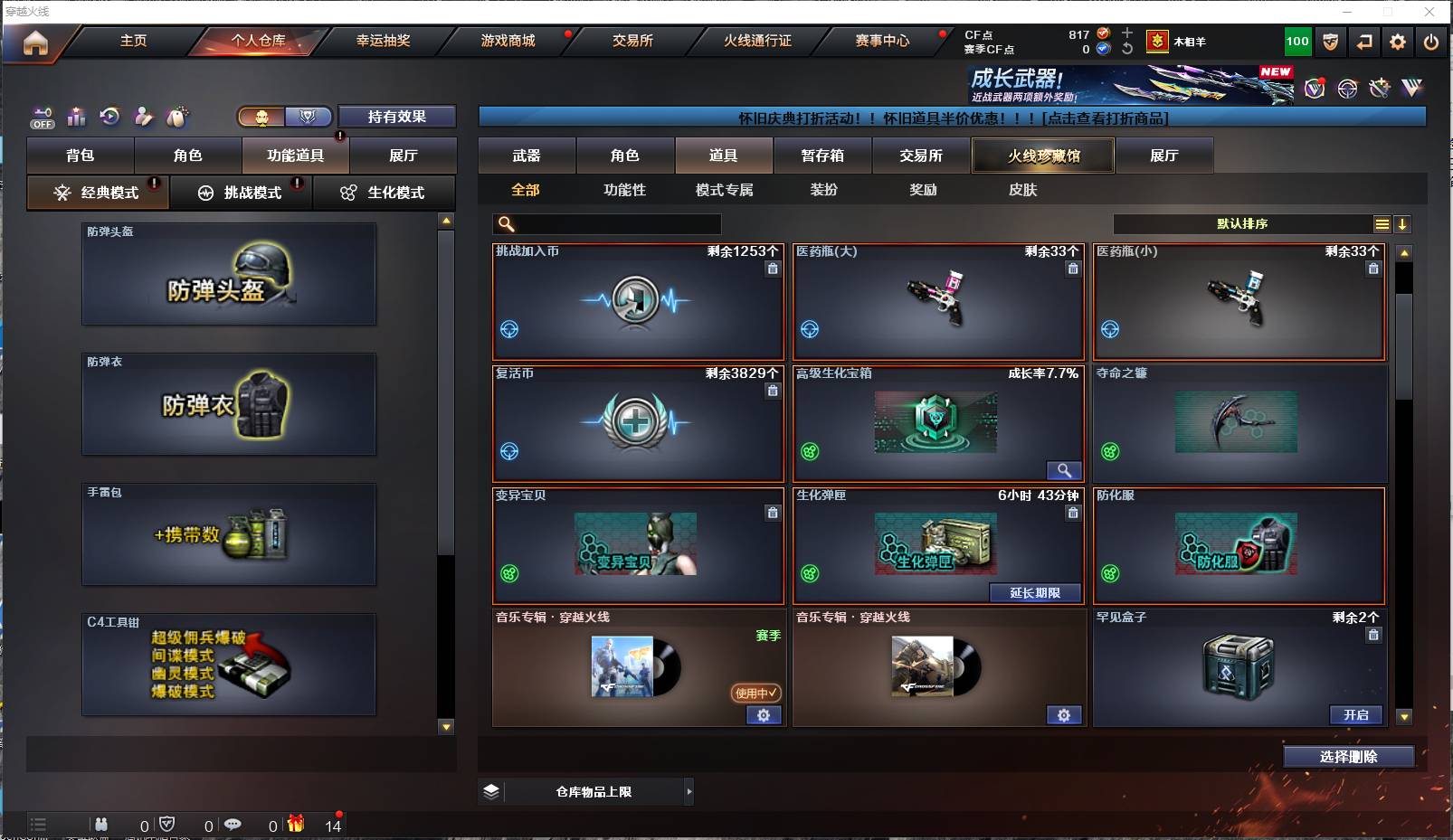Click the replay history icon near OFF switch

pos(109,116)
